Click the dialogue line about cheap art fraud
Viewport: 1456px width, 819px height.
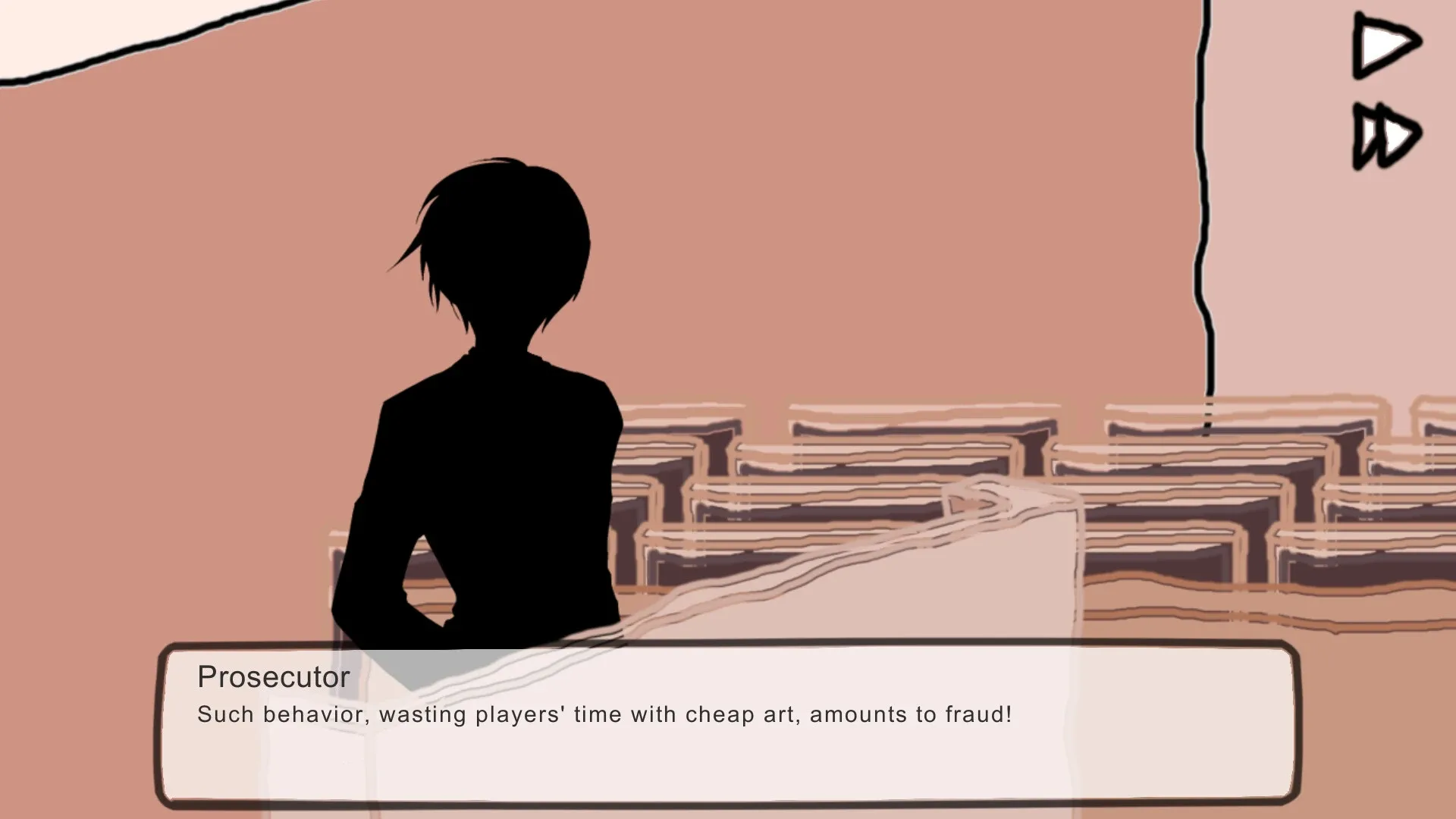[x=604, y=714]
